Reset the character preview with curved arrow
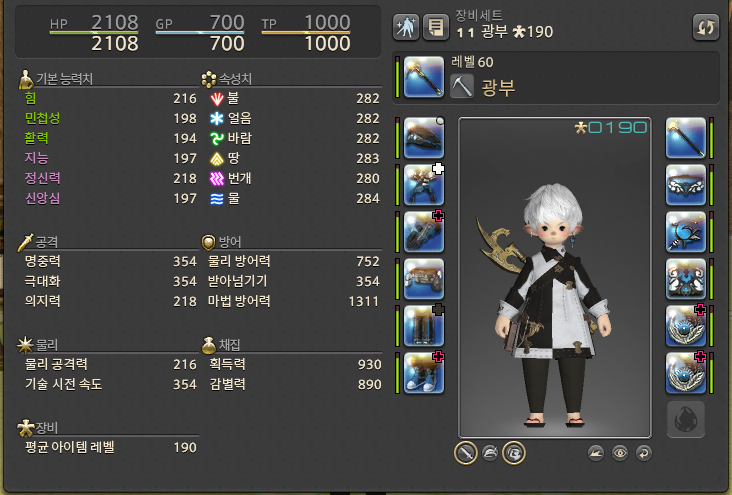The width and height of the screenshot is (732, 495). pyautogui.click(x=642, y=453)
